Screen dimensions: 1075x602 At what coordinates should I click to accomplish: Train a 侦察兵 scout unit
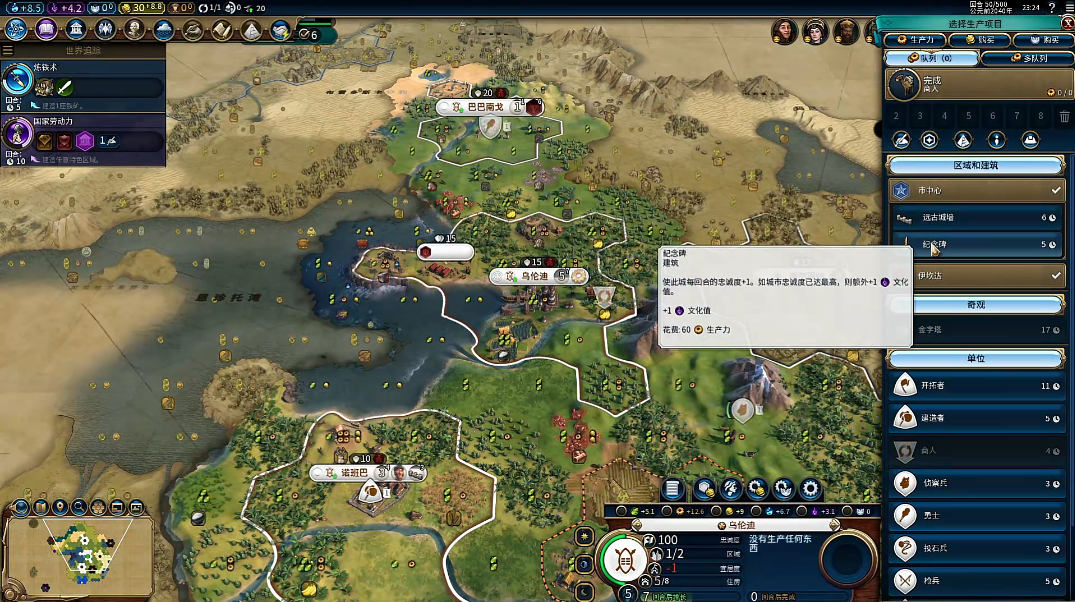[x=974, y=483]
